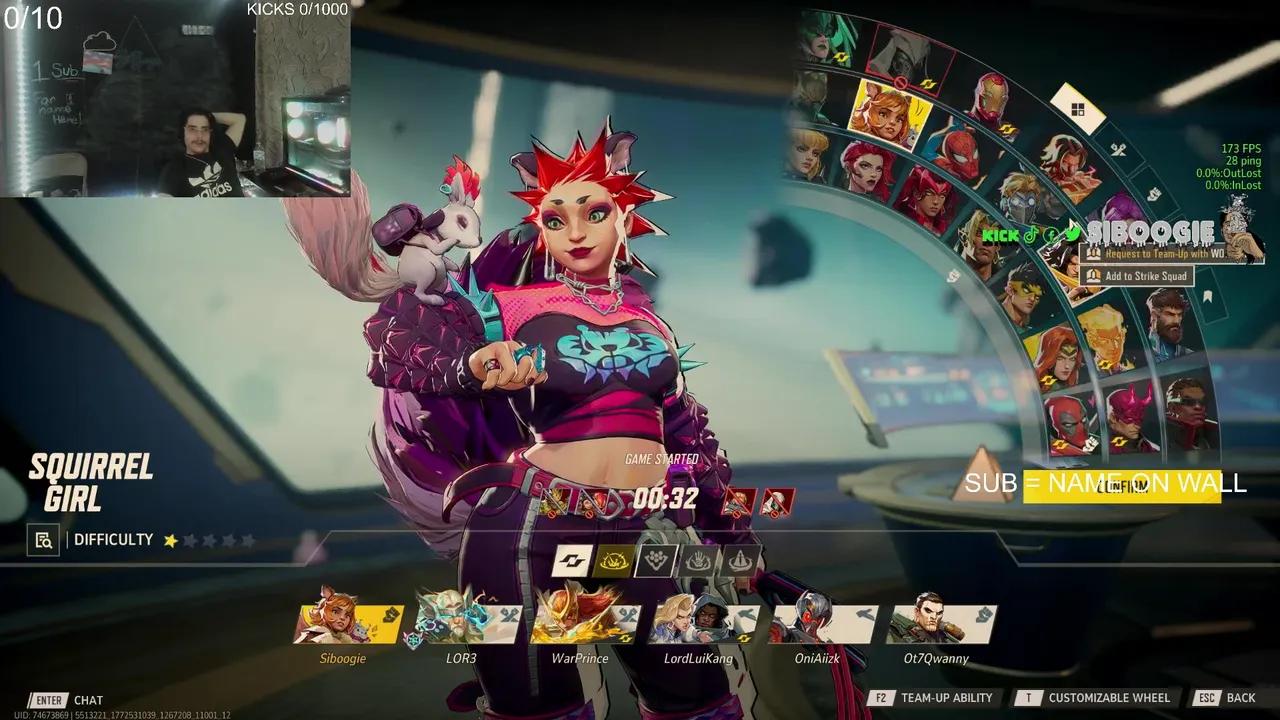The width and height of the screenshot is (1280, 720).
Task: Click the Kick logo beside Siboogie's name
Action: 1001,235
